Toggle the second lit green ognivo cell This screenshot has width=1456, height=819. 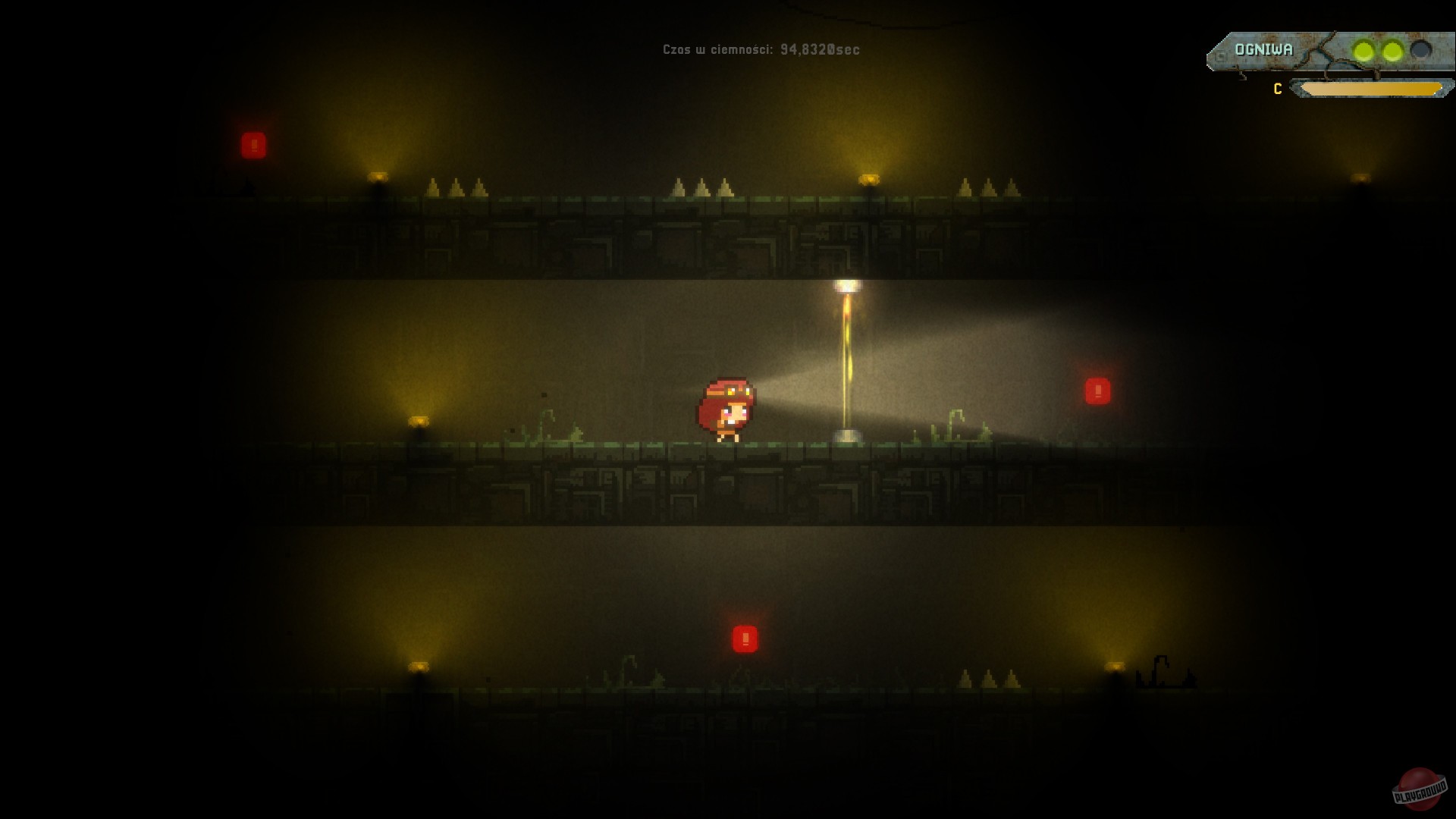click(1392, 49)
